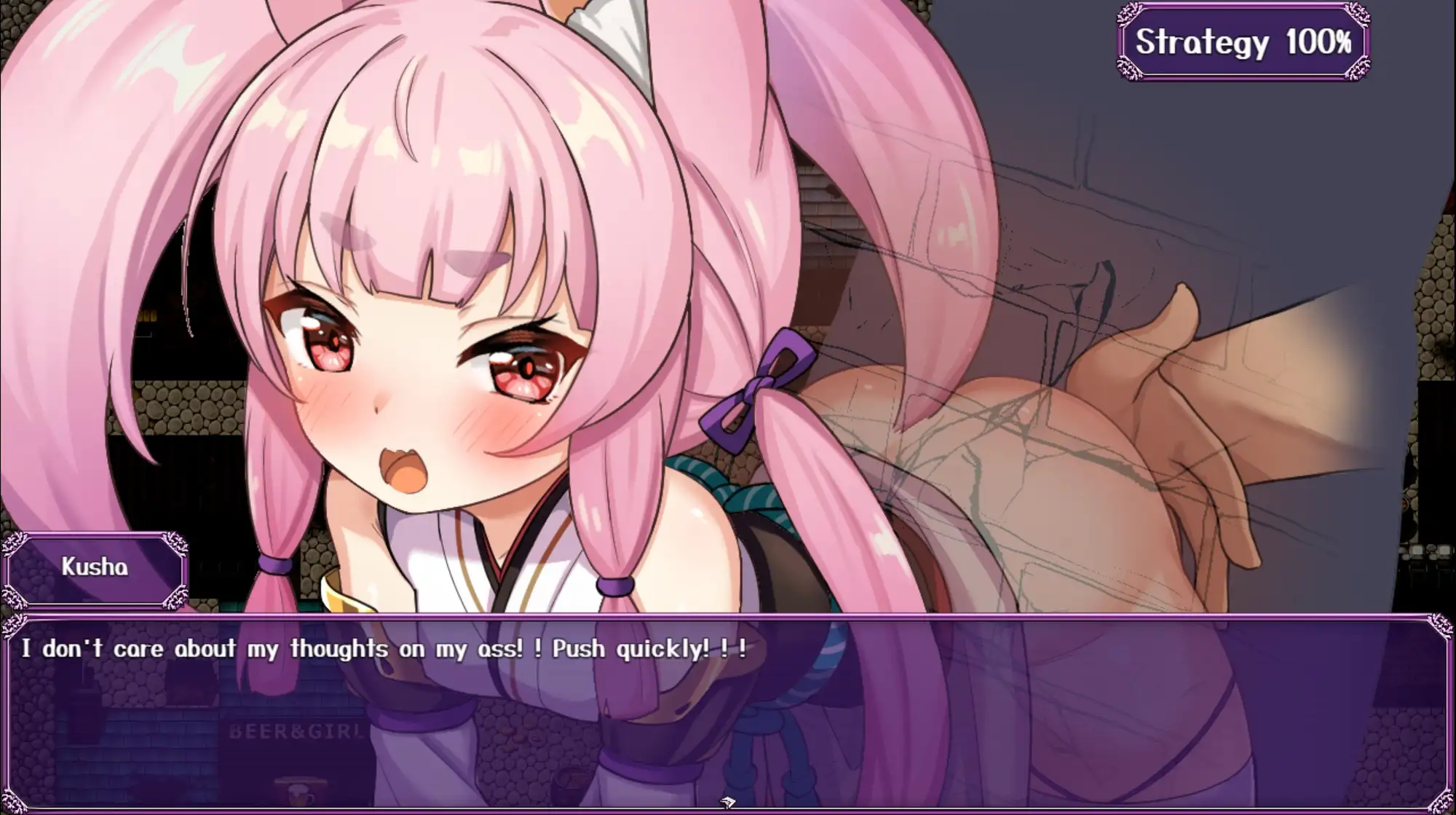Click the white continue arrow indicator

coord(727,802)
